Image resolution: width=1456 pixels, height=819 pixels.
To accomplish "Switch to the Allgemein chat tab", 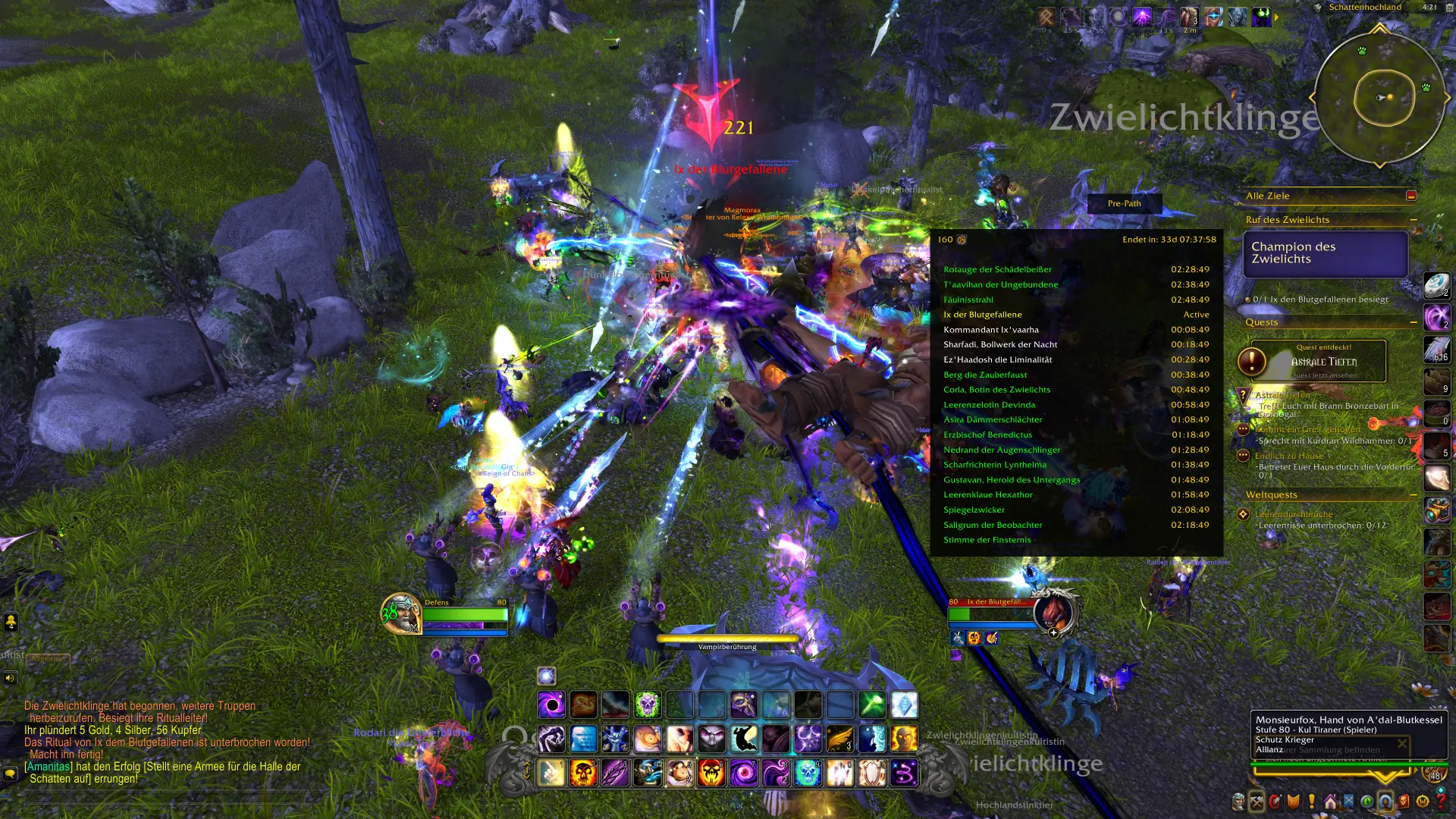I will [49, 658].
